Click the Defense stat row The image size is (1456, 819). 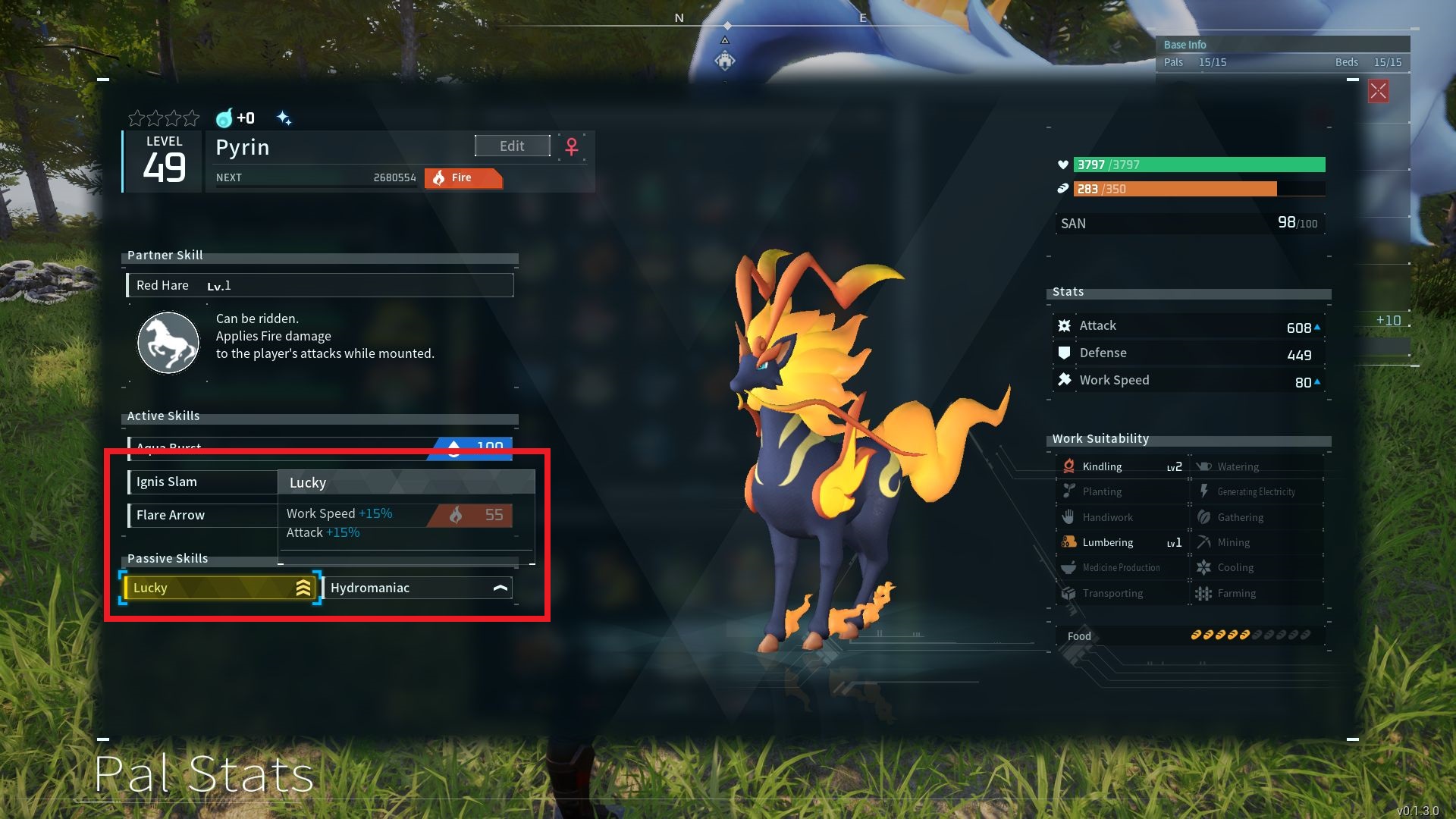point(1188,353)
